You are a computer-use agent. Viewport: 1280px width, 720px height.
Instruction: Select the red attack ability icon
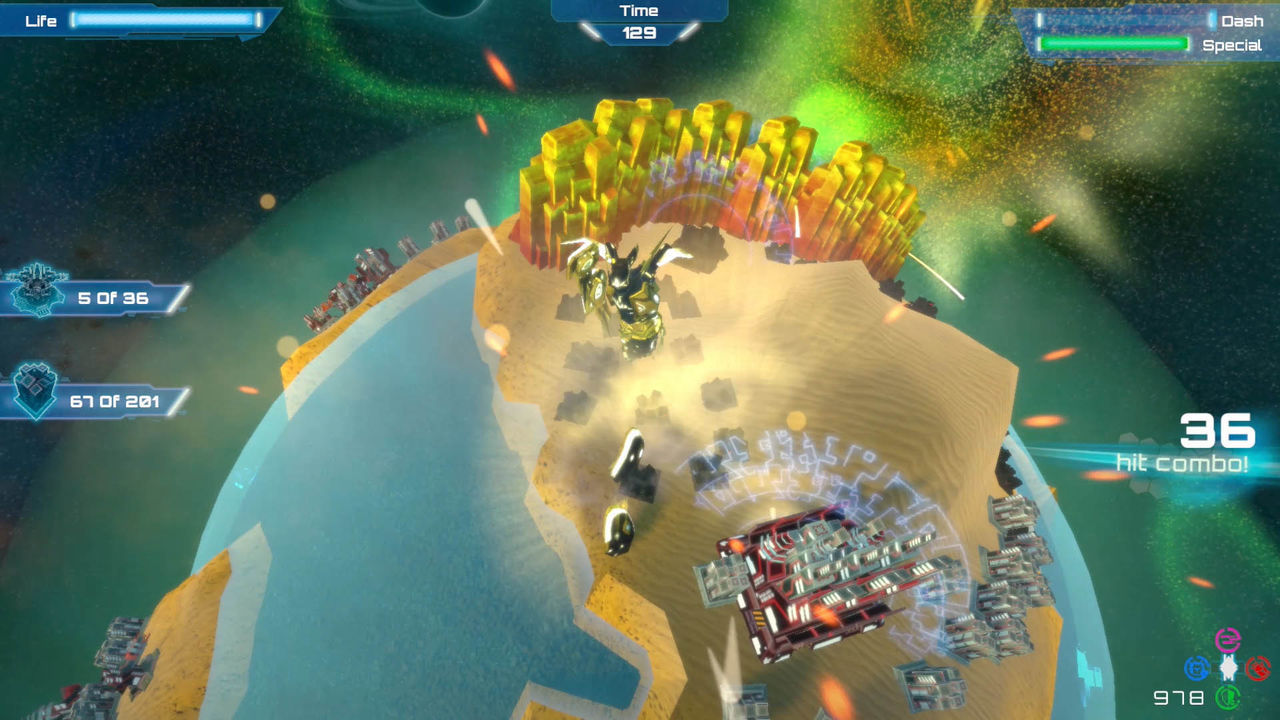pos(1258,667)
